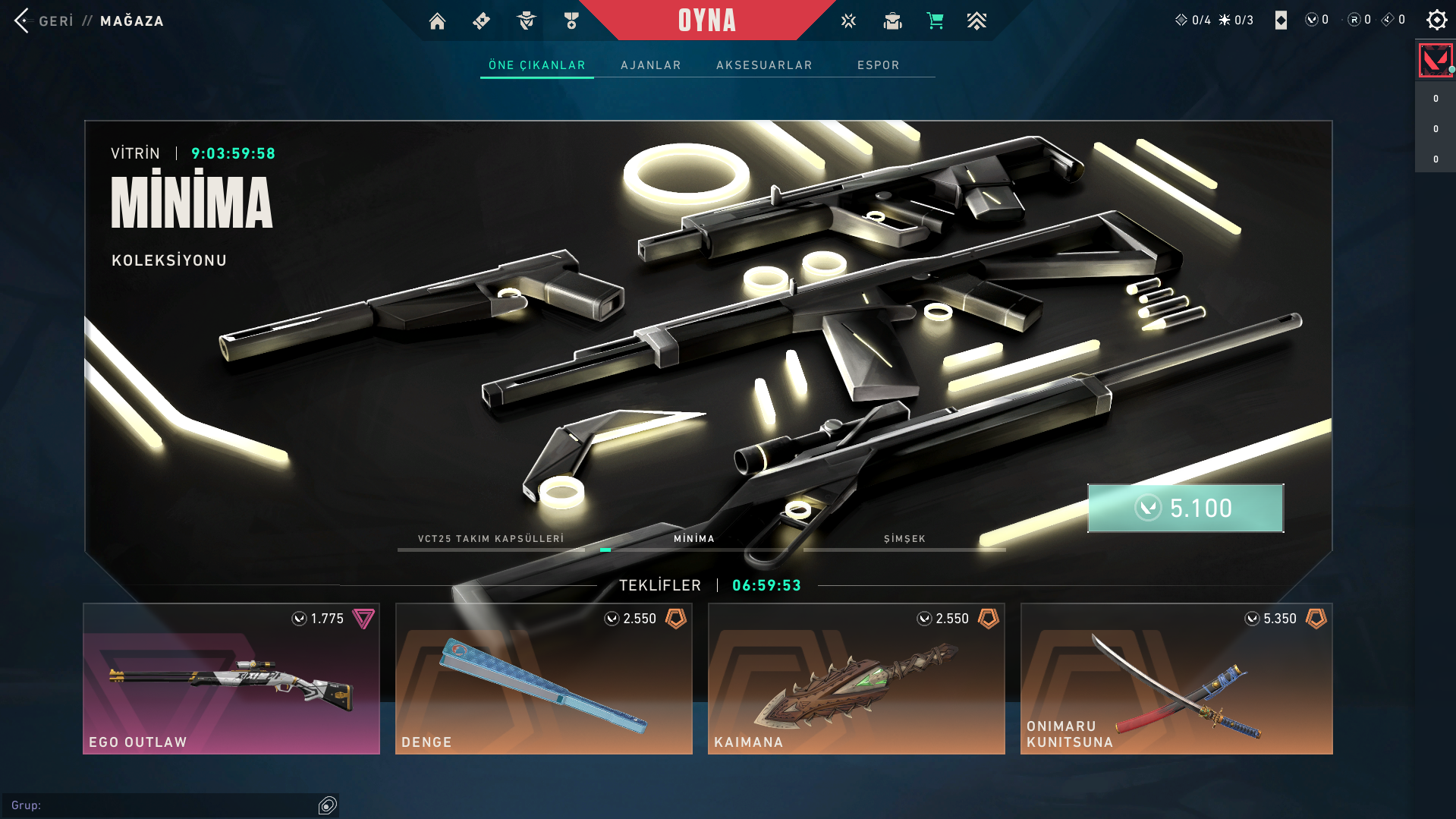The image size is (1456, 819).
Task: Choose the Denge fan offer
Action: [x=543, y=678]
